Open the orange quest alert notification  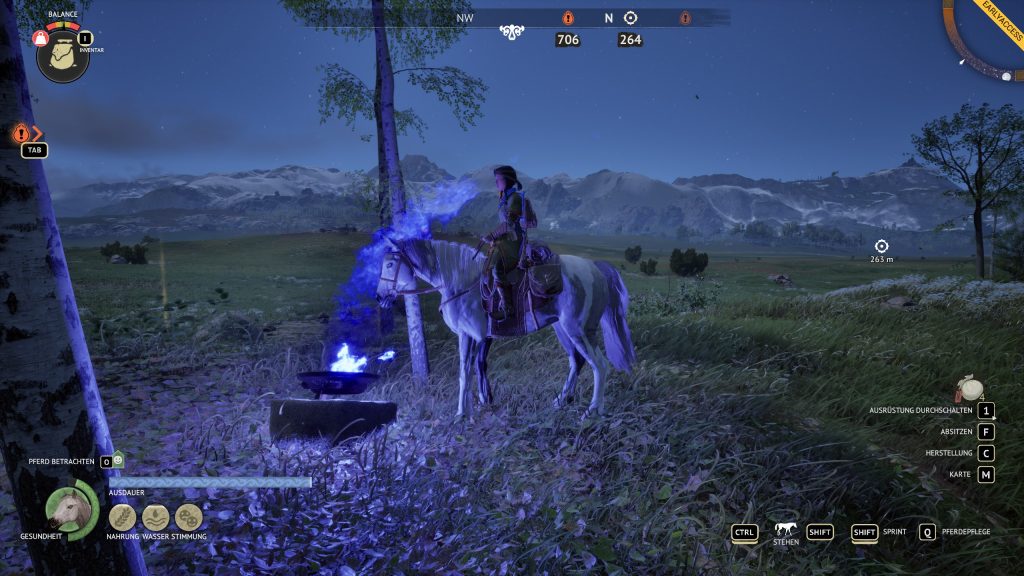coord(21,133)
